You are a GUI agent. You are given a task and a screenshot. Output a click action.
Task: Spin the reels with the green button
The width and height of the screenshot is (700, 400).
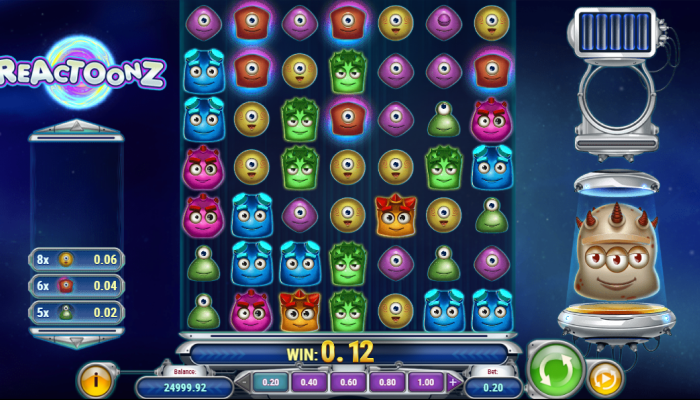tap(556, 368)
